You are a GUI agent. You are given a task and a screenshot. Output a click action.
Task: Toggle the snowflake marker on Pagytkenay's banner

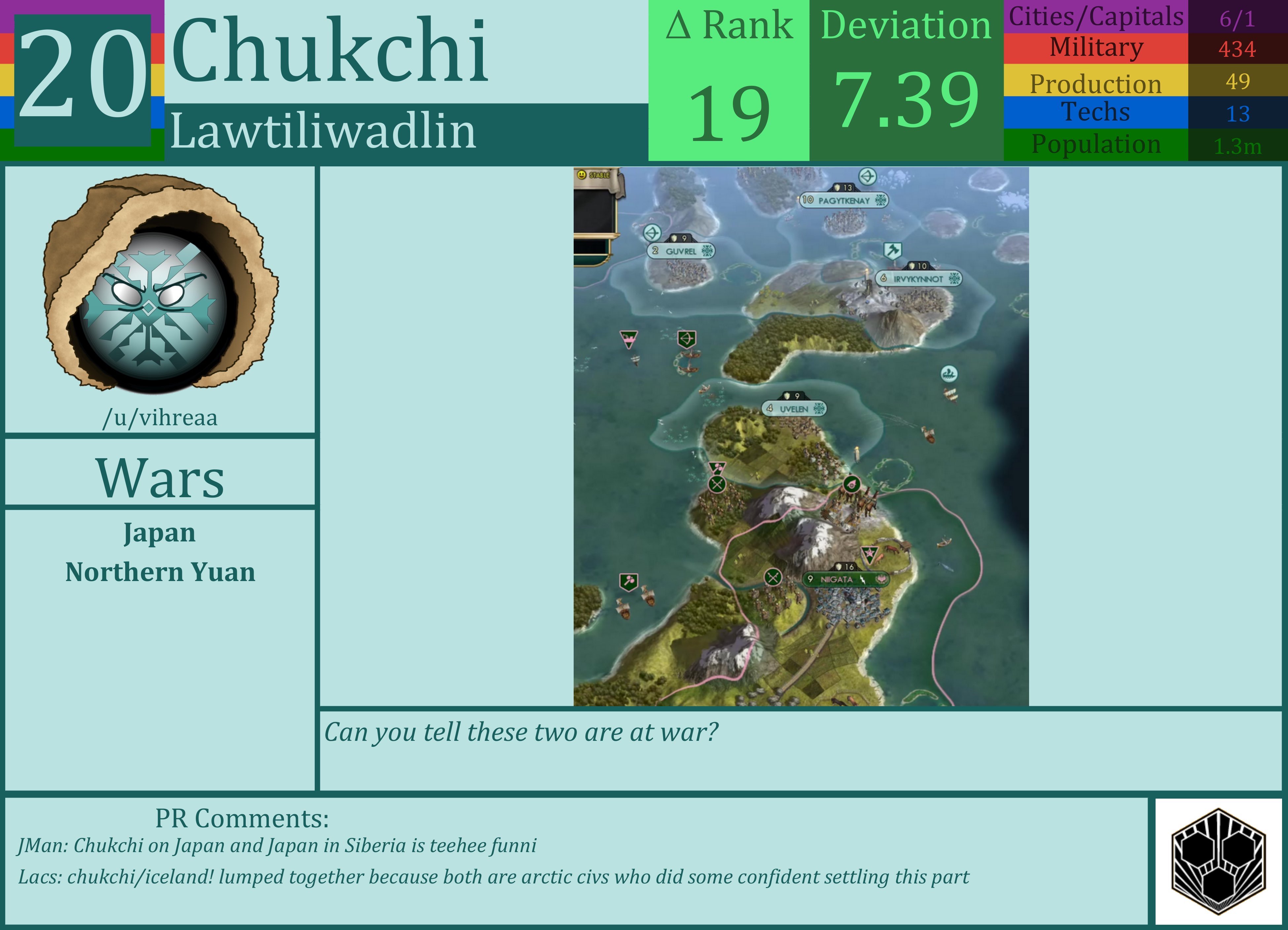[880, 200]
